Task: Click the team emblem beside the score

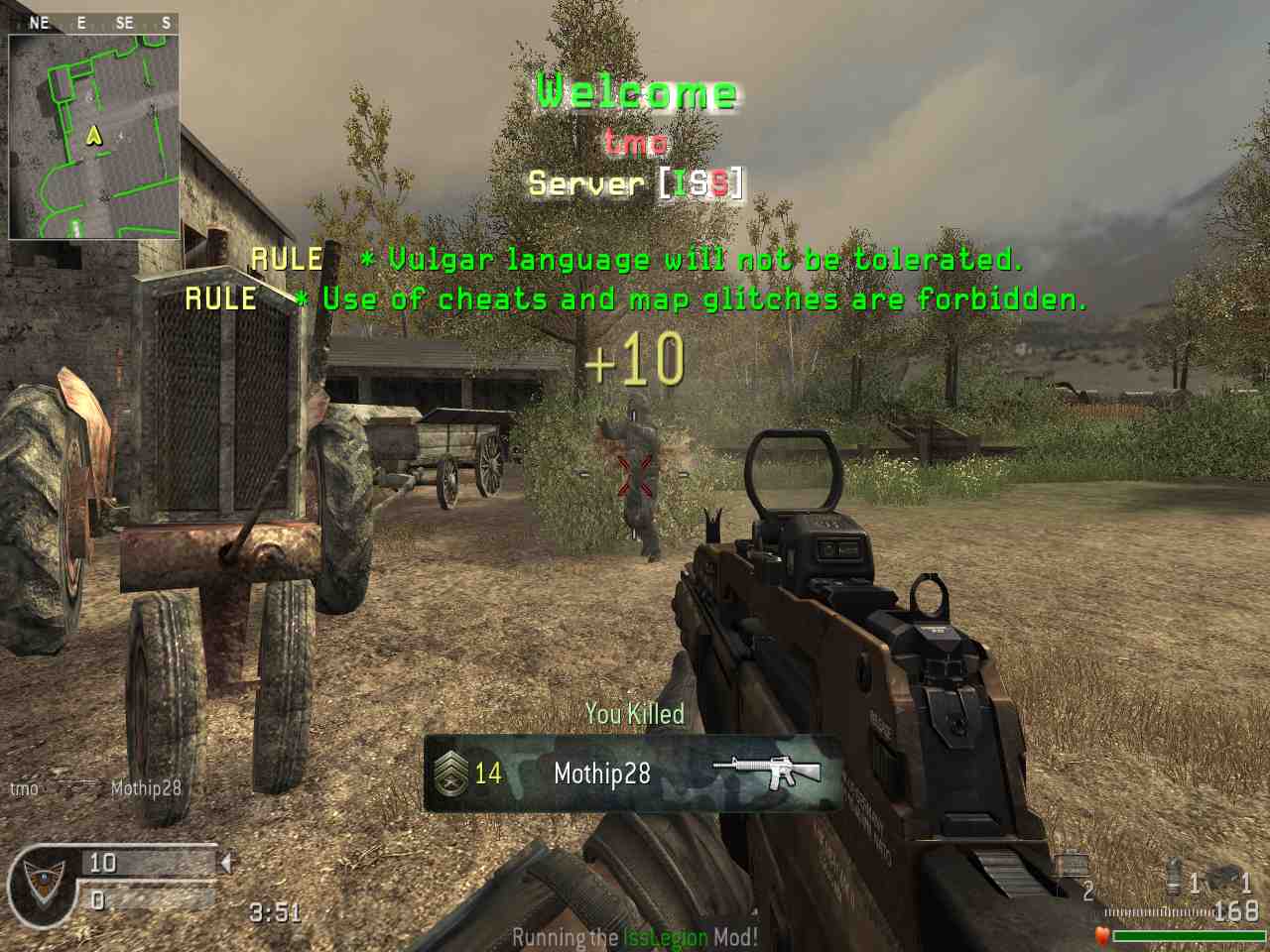Action: (42, 883)
